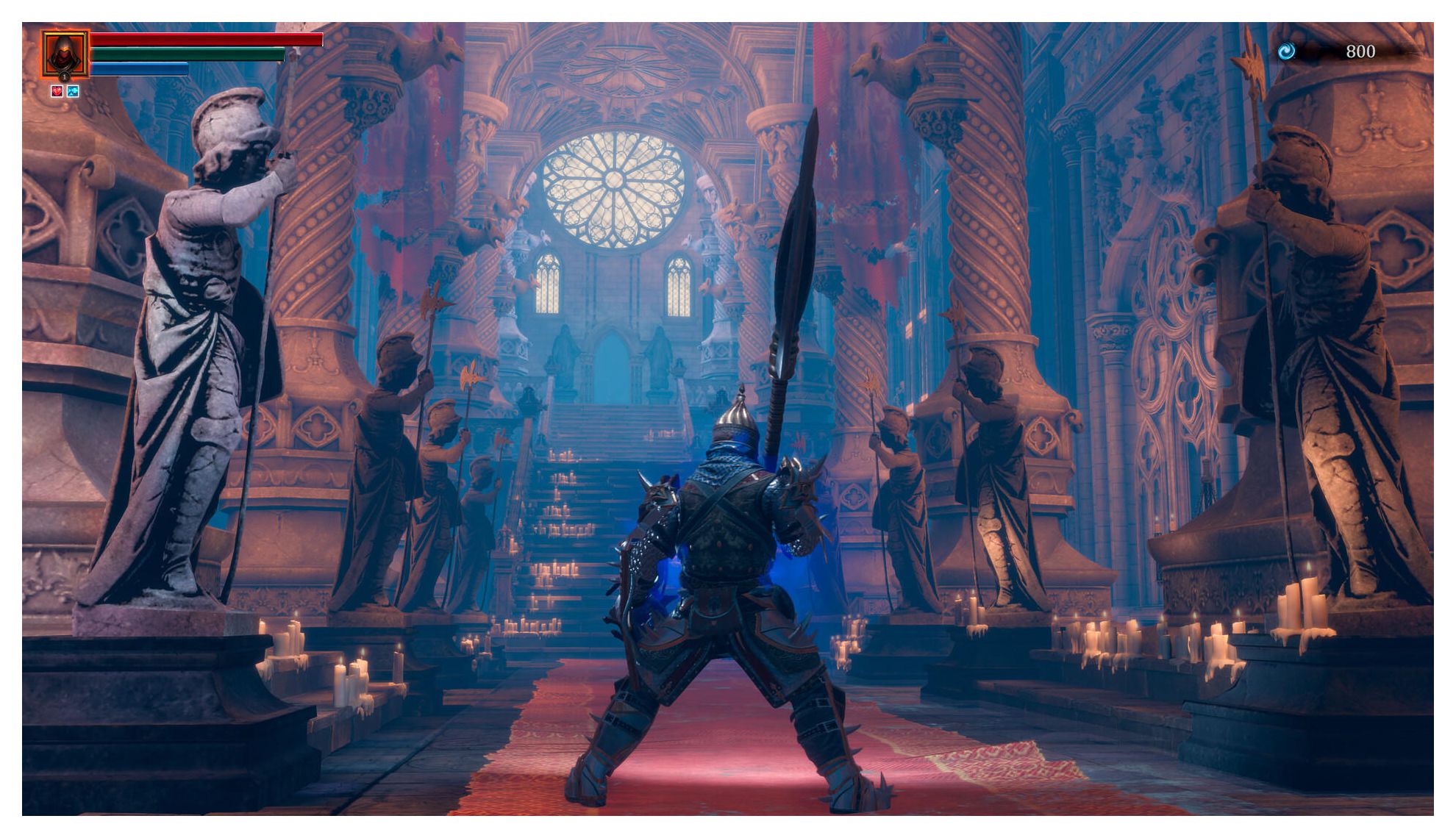Select the red heart buff icon
This screenshot has width=1456, height=838.
tap(57, 91)
